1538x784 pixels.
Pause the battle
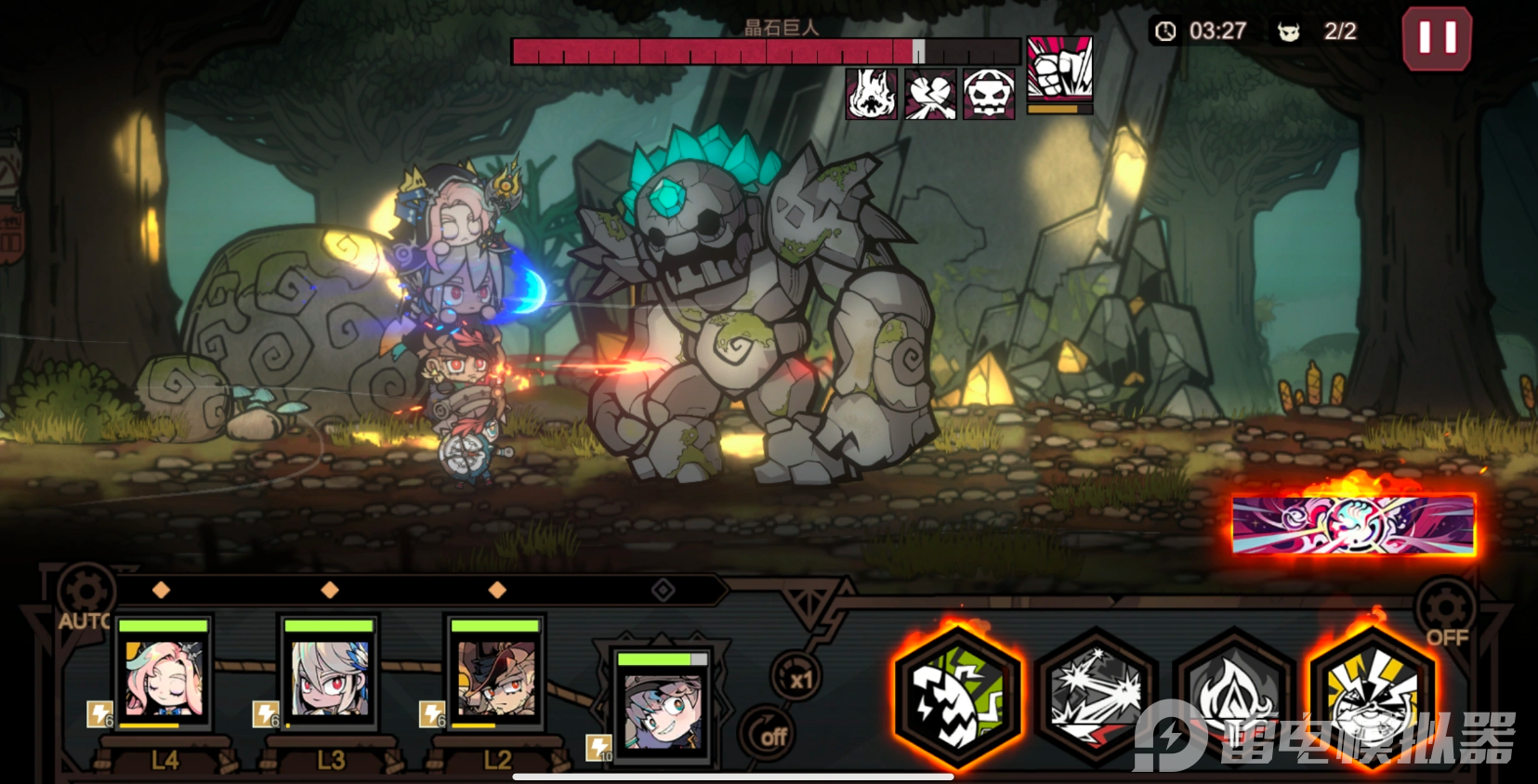1436,39
